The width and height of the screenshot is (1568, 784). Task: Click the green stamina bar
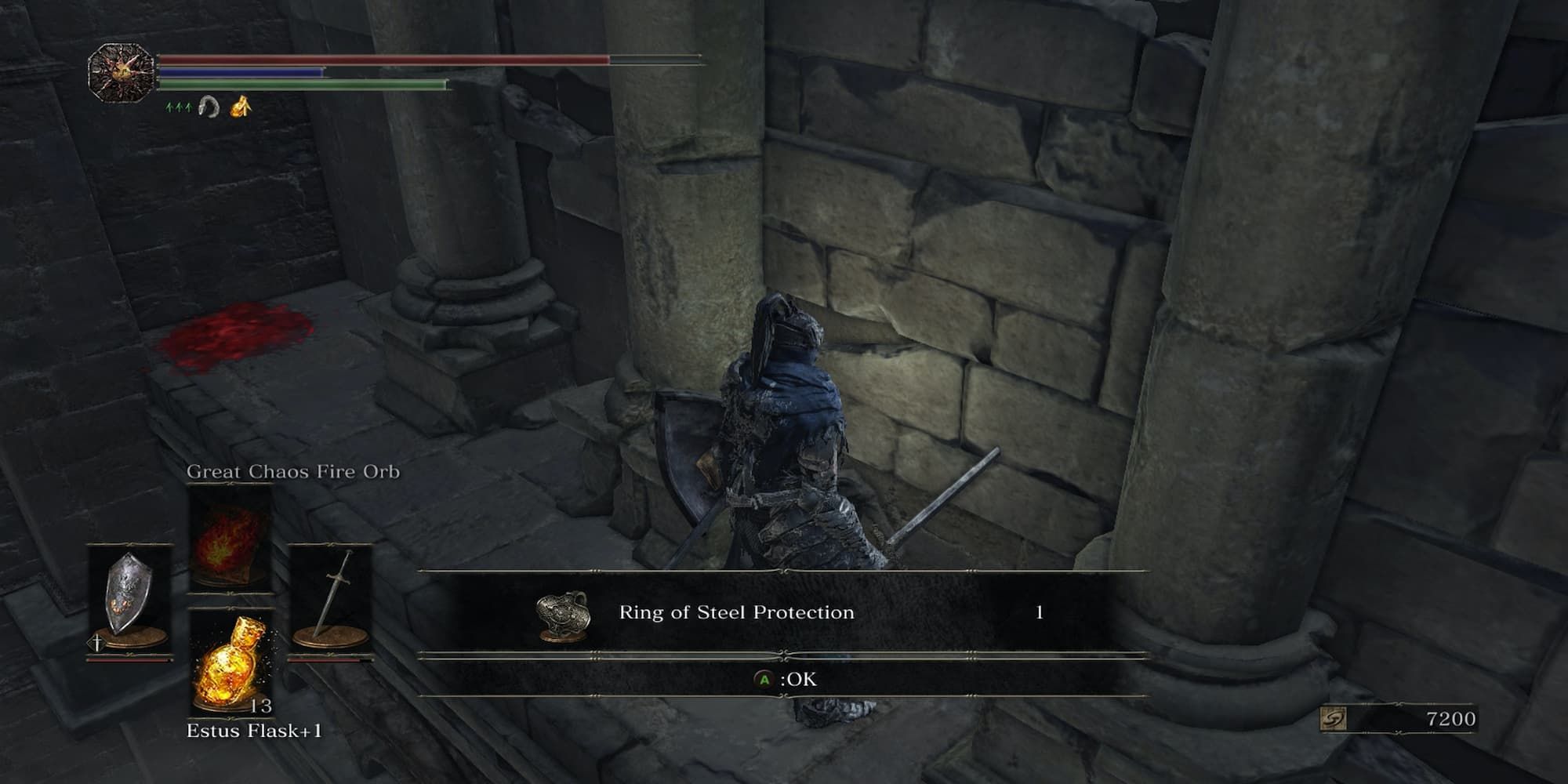point(302,85)
